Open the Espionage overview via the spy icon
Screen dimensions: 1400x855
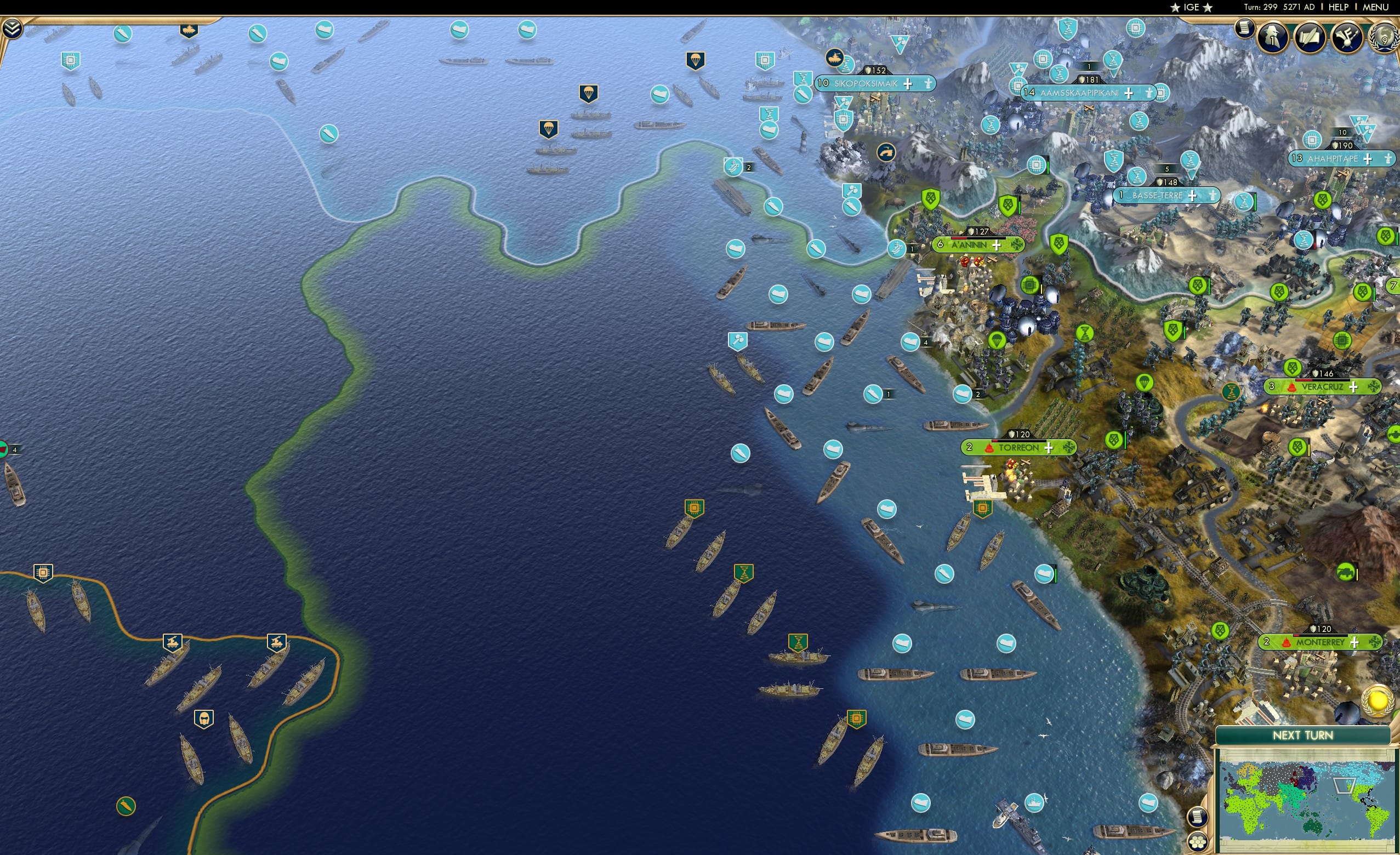[1273, 37]
